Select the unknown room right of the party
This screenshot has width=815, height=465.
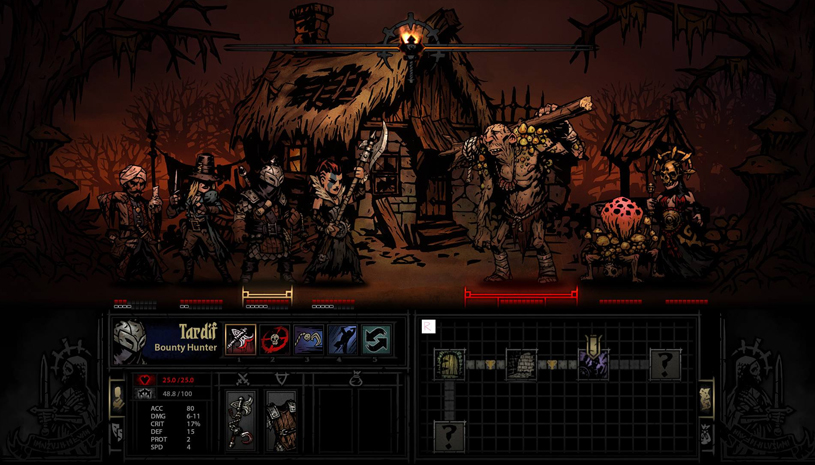pos(665,364)
